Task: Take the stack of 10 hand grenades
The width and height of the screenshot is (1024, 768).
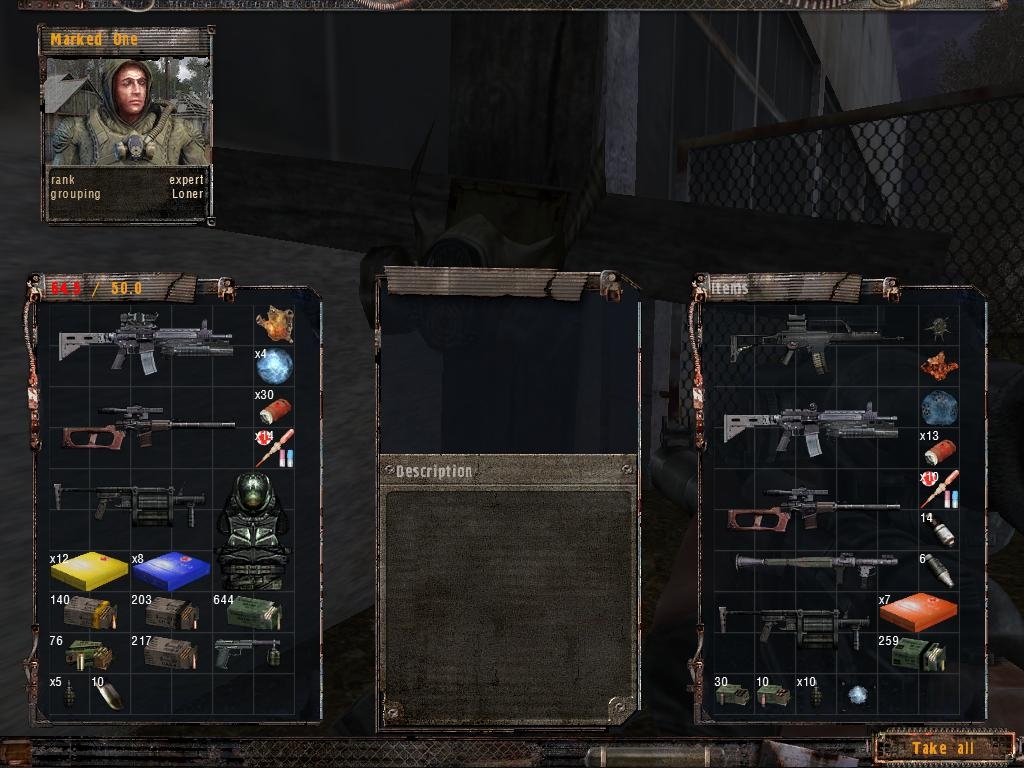Action: coord(814,694)
